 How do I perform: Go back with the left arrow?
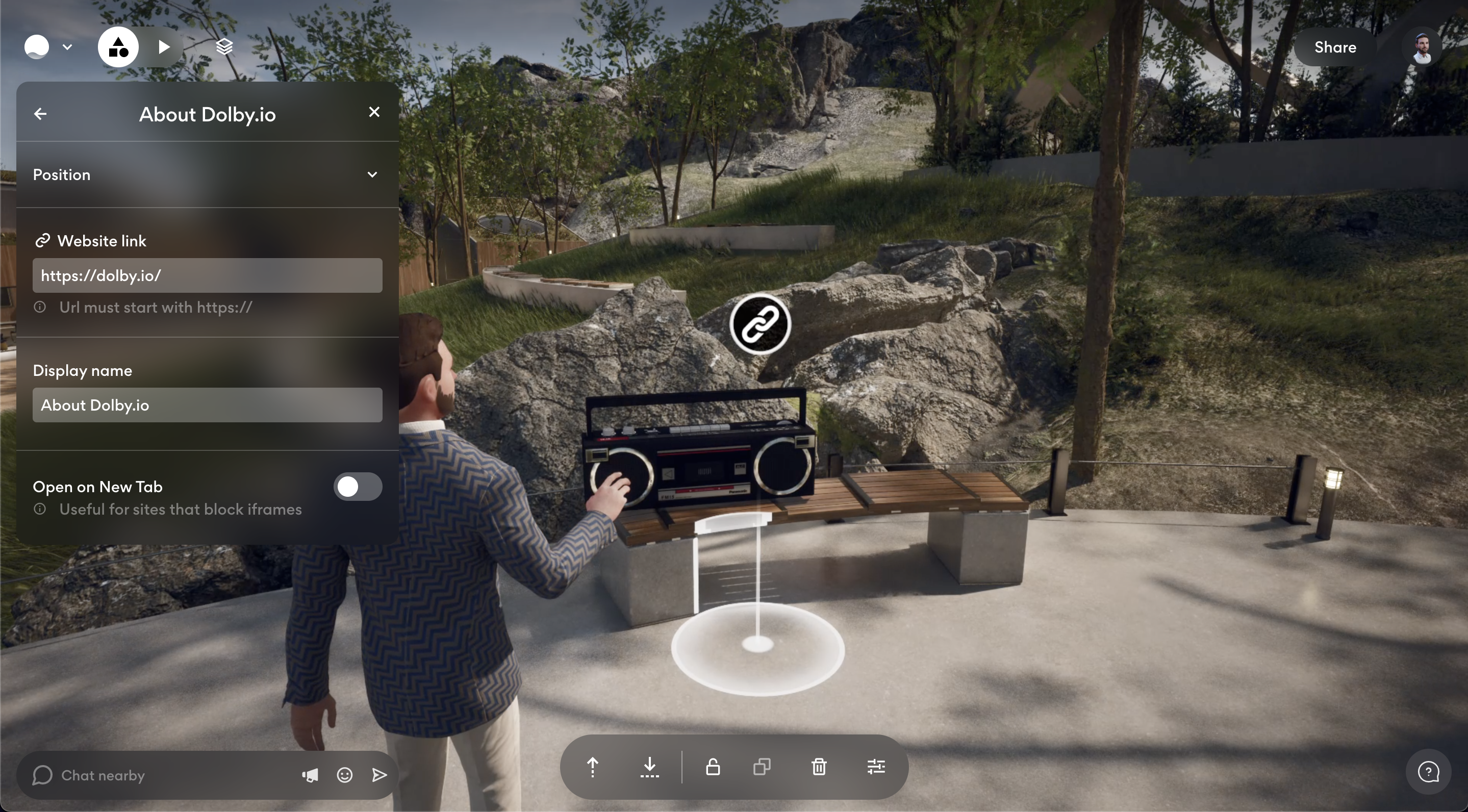[x=40, y=114]
